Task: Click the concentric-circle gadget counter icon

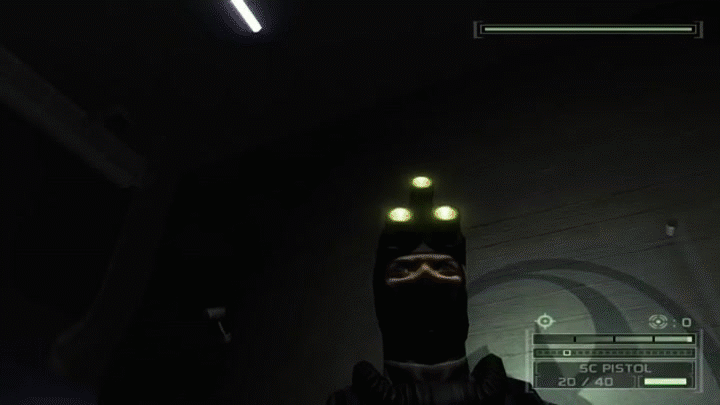Action: [x=658, y=321]
